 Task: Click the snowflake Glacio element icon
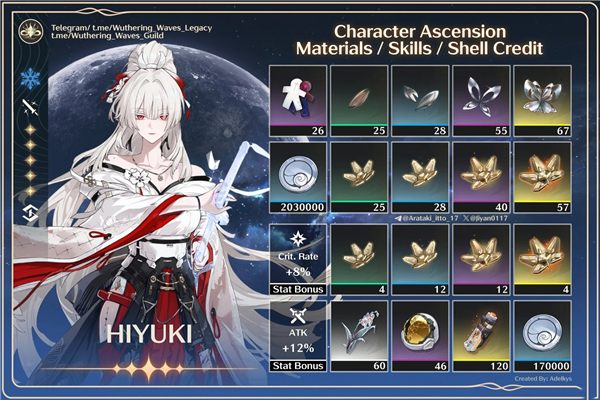tap(28, 77)
